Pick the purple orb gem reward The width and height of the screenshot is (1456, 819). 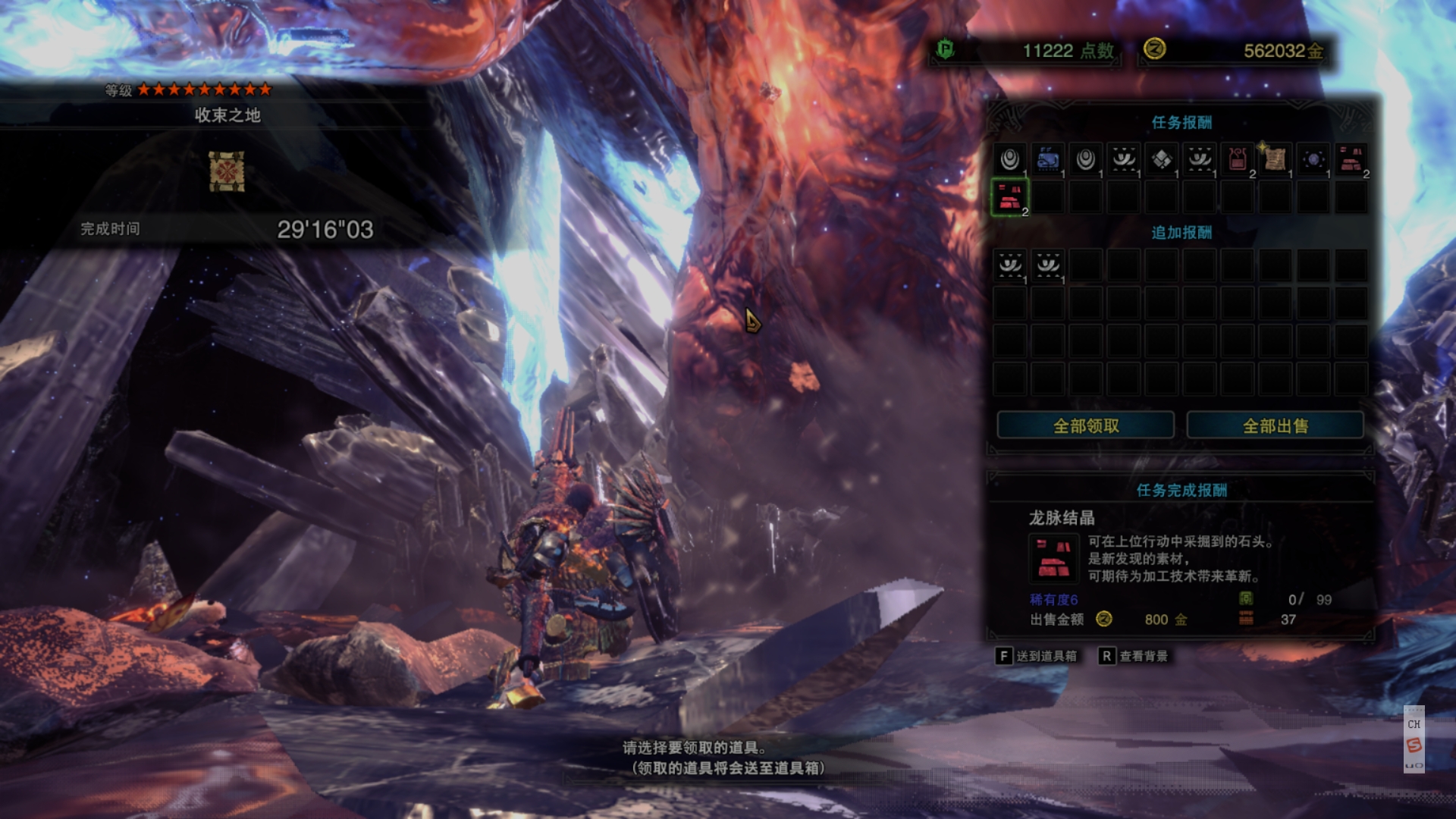pyautogui.click(x=1313, y=159)
